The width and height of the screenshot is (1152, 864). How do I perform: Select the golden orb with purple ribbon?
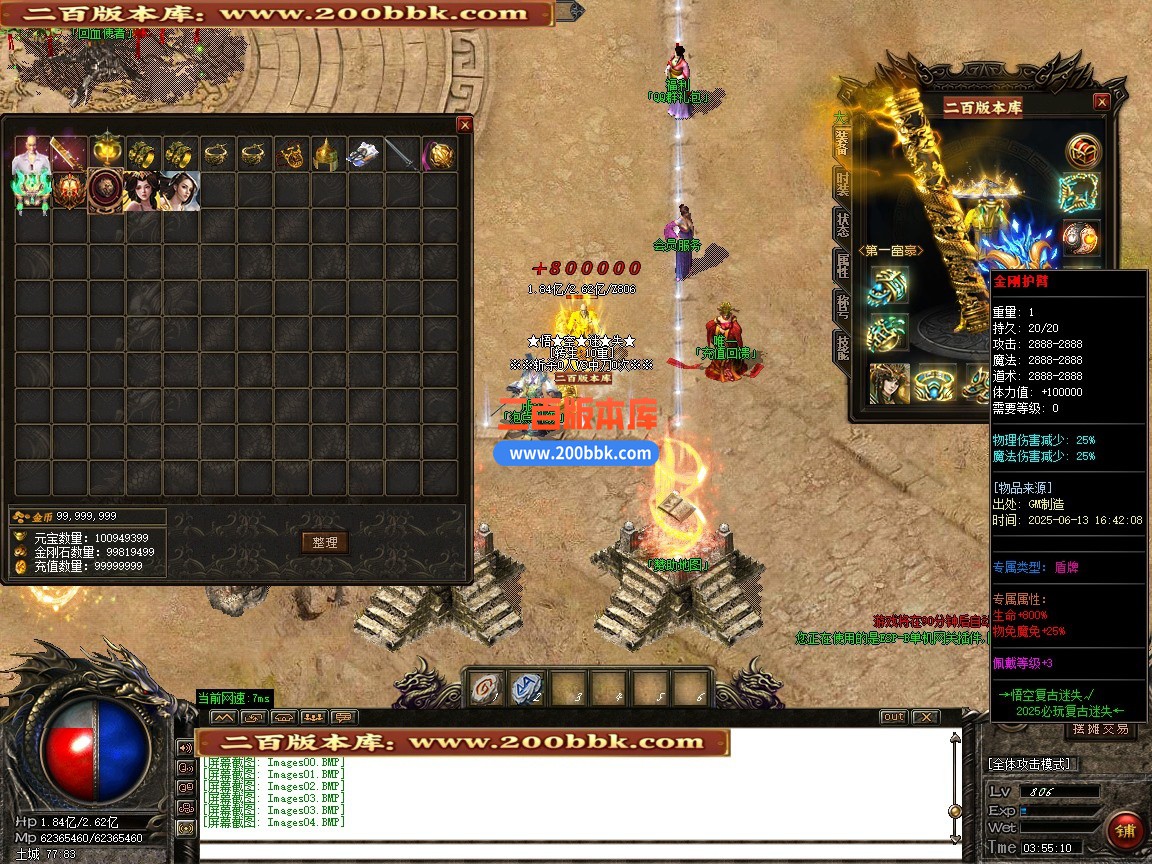pos(440,154)
